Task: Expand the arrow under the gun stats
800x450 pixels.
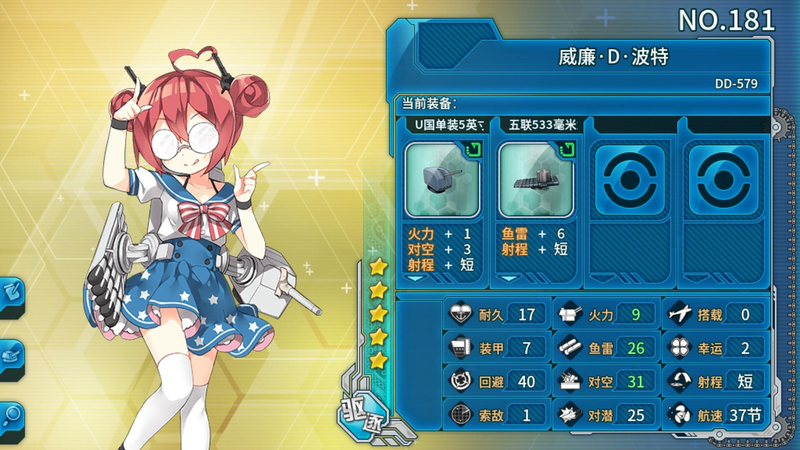Action: pyautogui.click(x=416, y=279)
